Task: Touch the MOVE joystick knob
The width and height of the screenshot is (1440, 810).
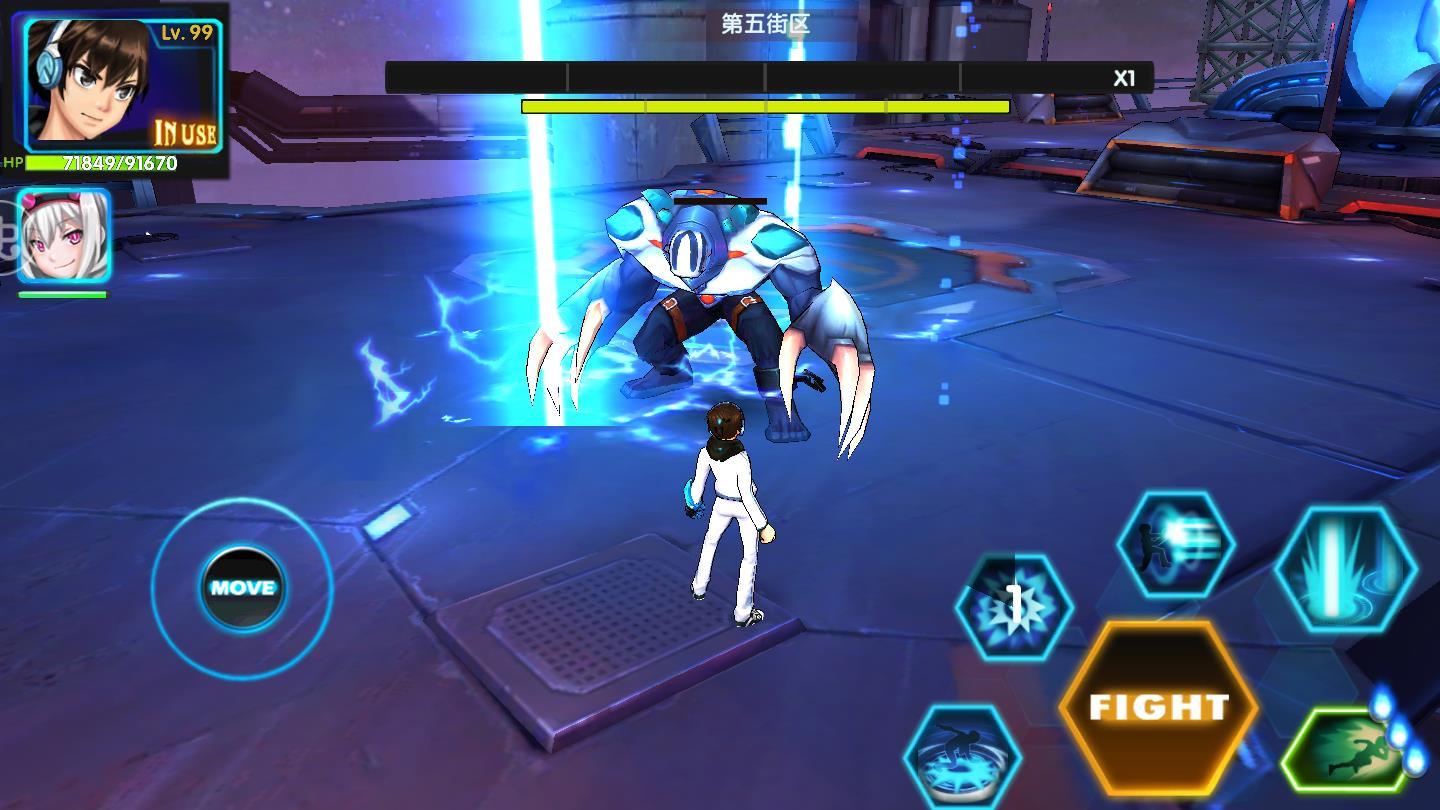Action: 242,588
